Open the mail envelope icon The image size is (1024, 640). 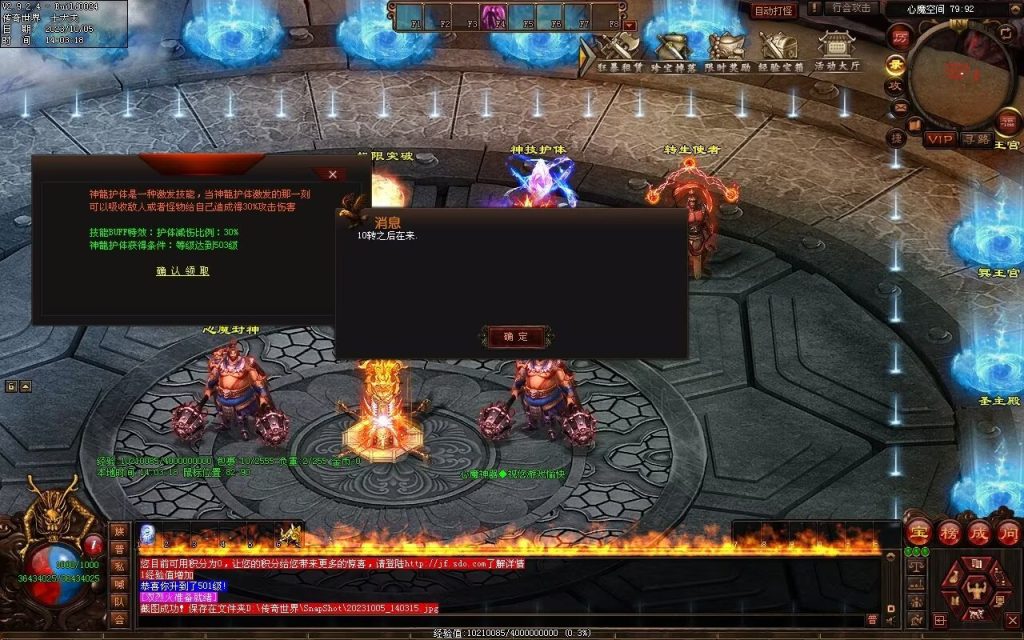point(899,108)
